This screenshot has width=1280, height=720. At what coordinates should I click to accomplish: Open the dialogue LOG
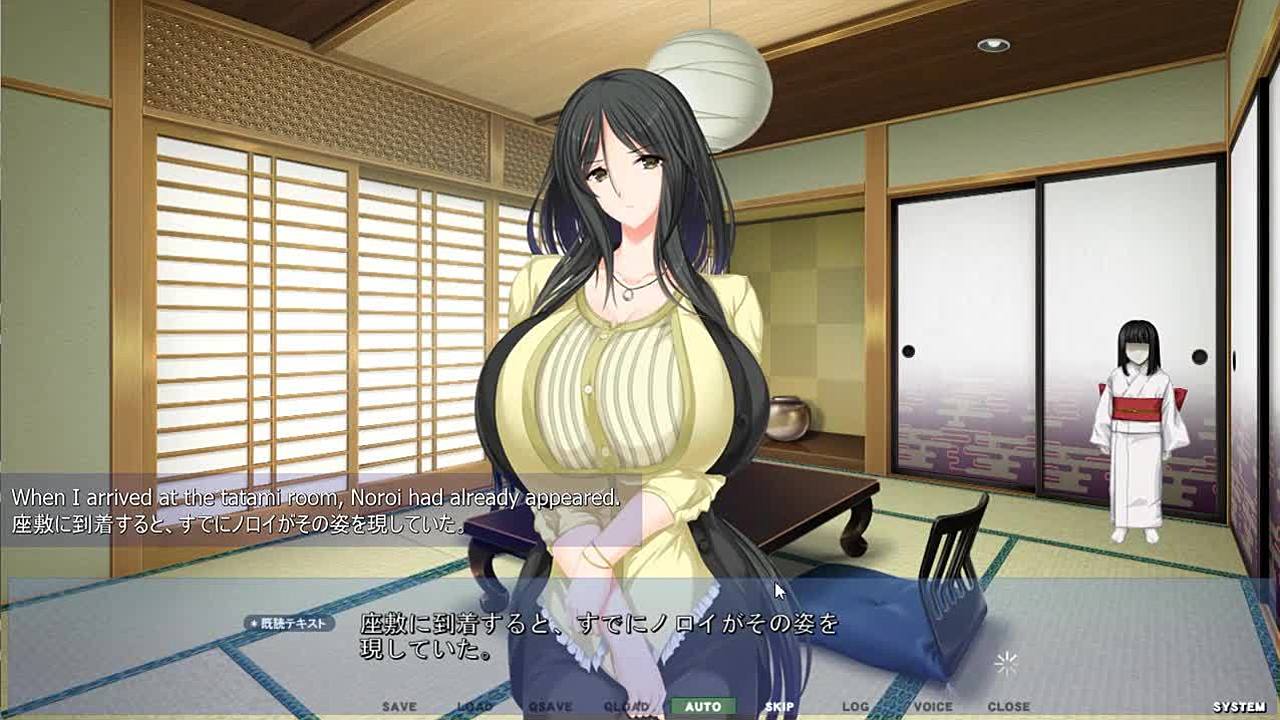pos(855,707)
